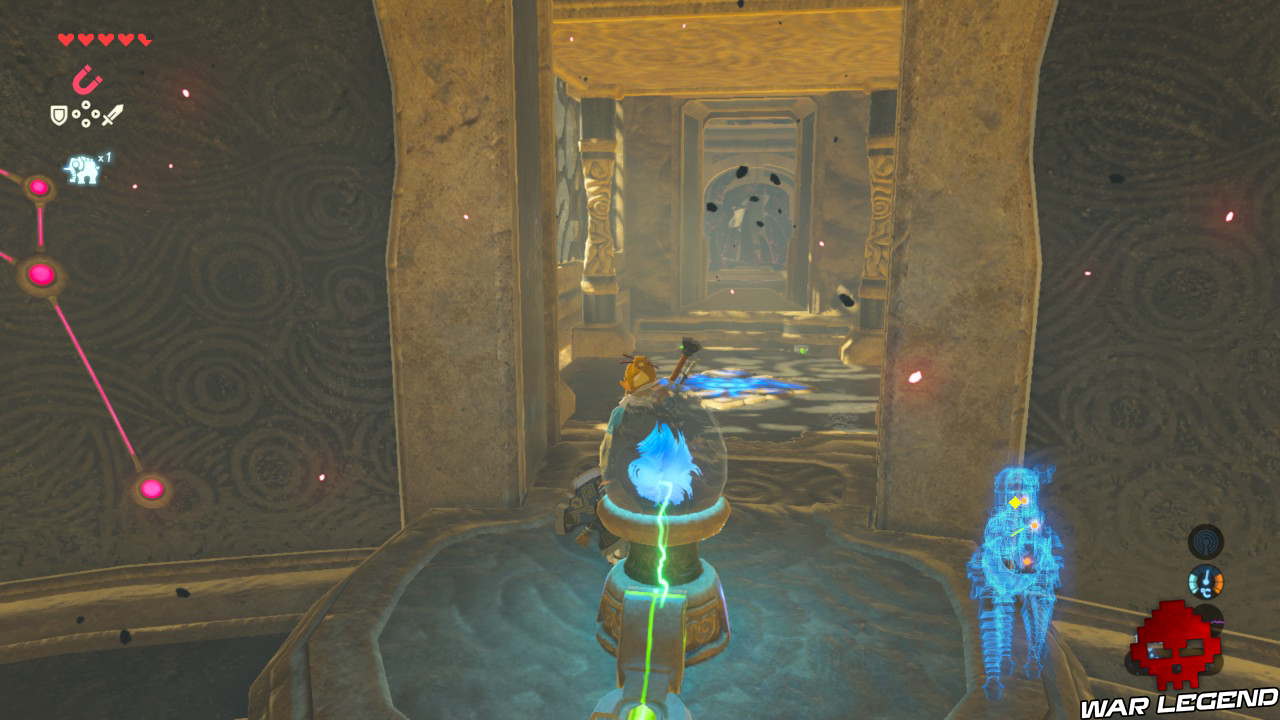Expand the x1 counter beside the elephant icon
1280x720 pixels.
[104, 157]
